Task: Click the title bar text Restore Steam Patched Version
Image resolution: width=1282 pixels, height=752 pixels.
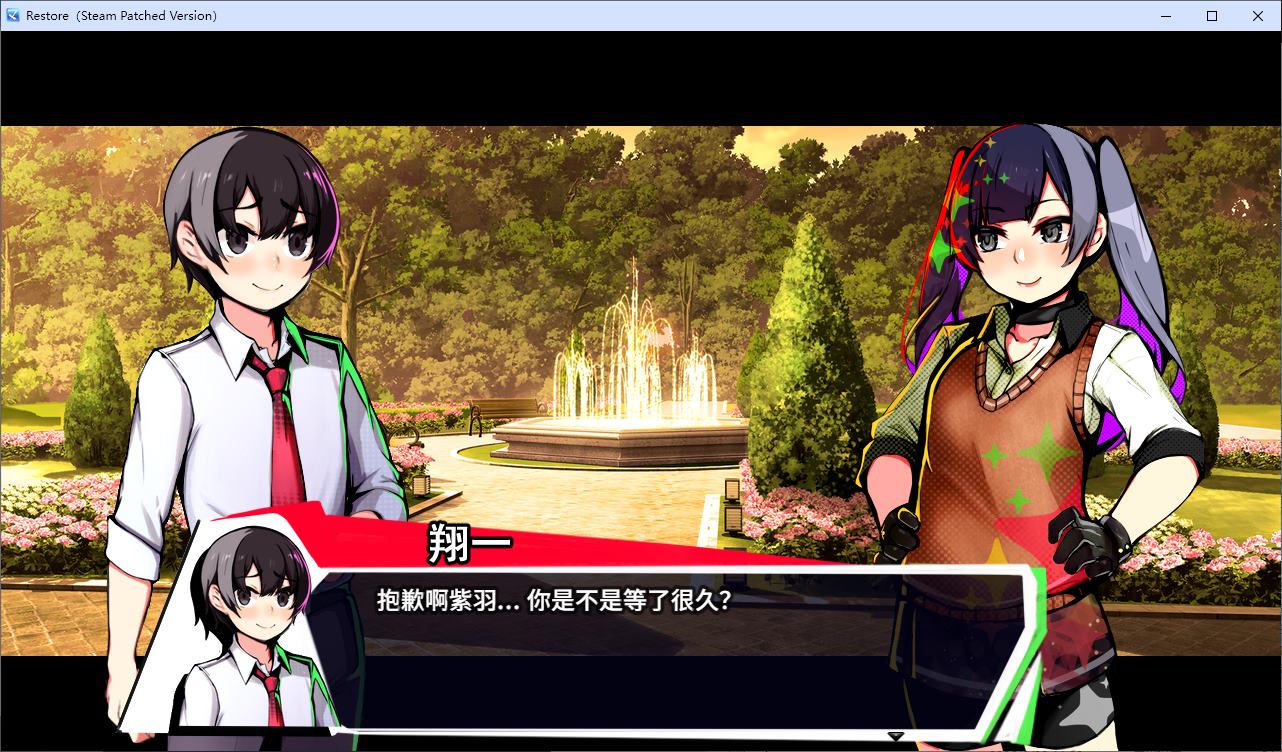Action: [x=120, y=15]
